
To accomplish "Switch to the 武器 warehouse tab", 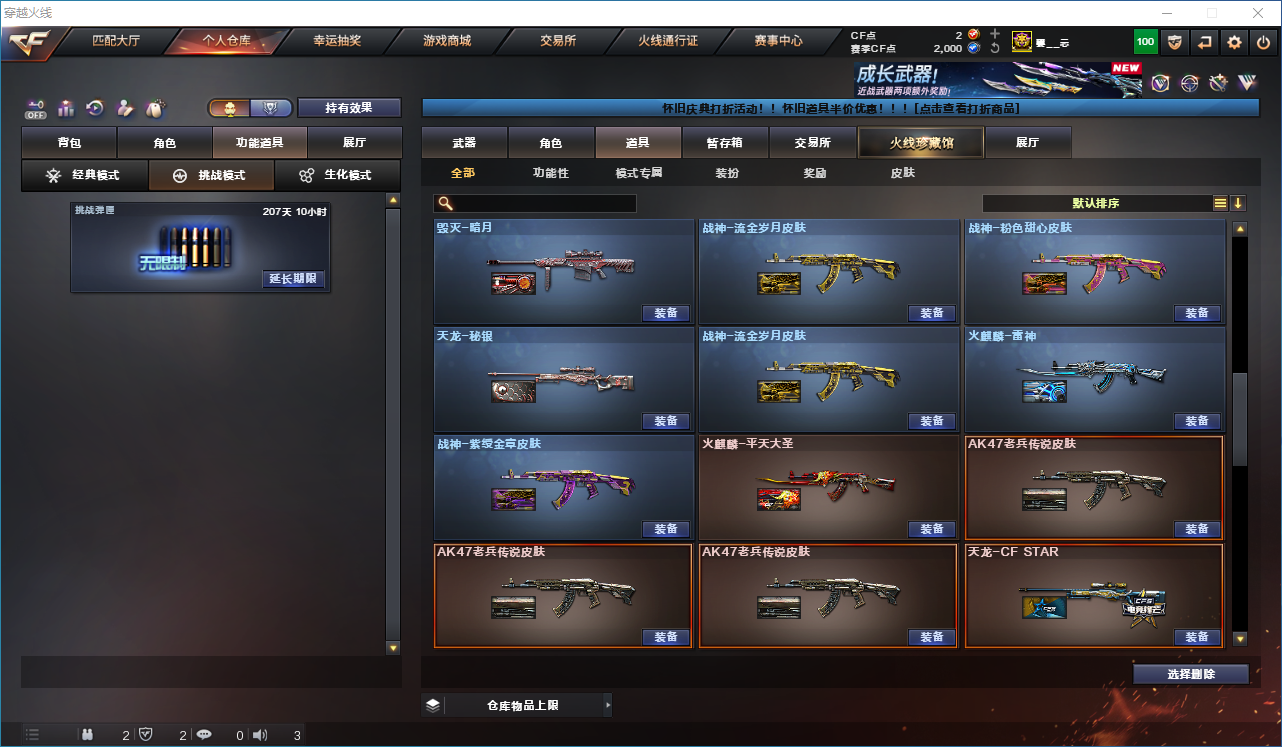I will (464, 143).
